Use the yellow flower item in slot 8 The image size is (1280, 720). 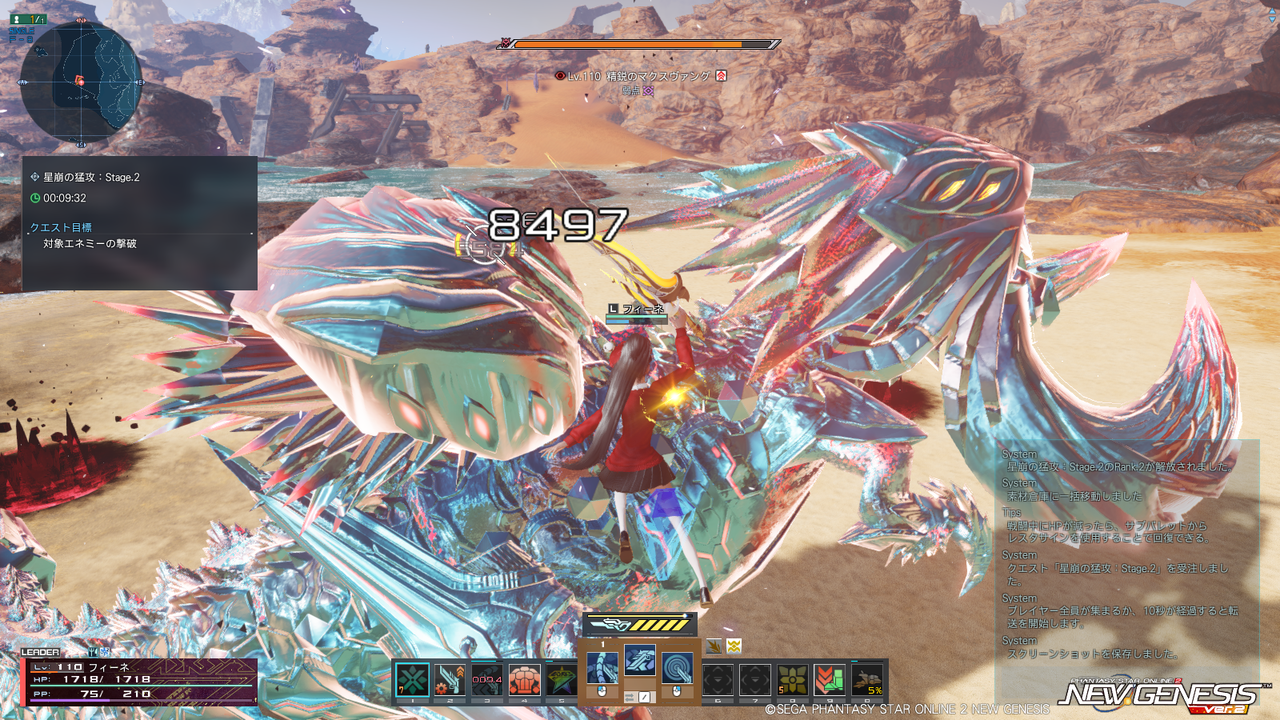[793, 680]
